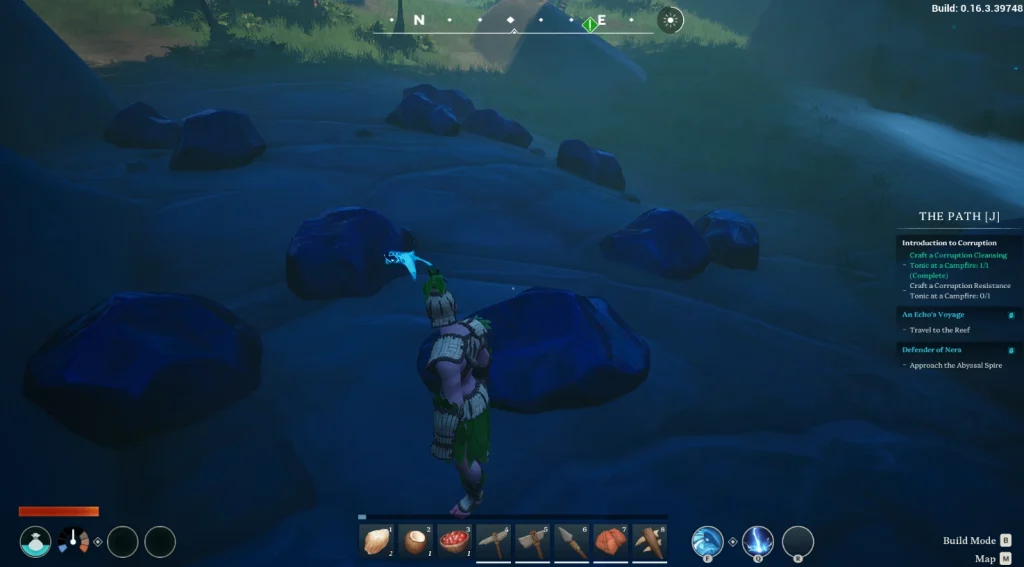Select the seashell in hotbar slot 1
Screen dimensions: 1024x567
click(x=377, y=542)
